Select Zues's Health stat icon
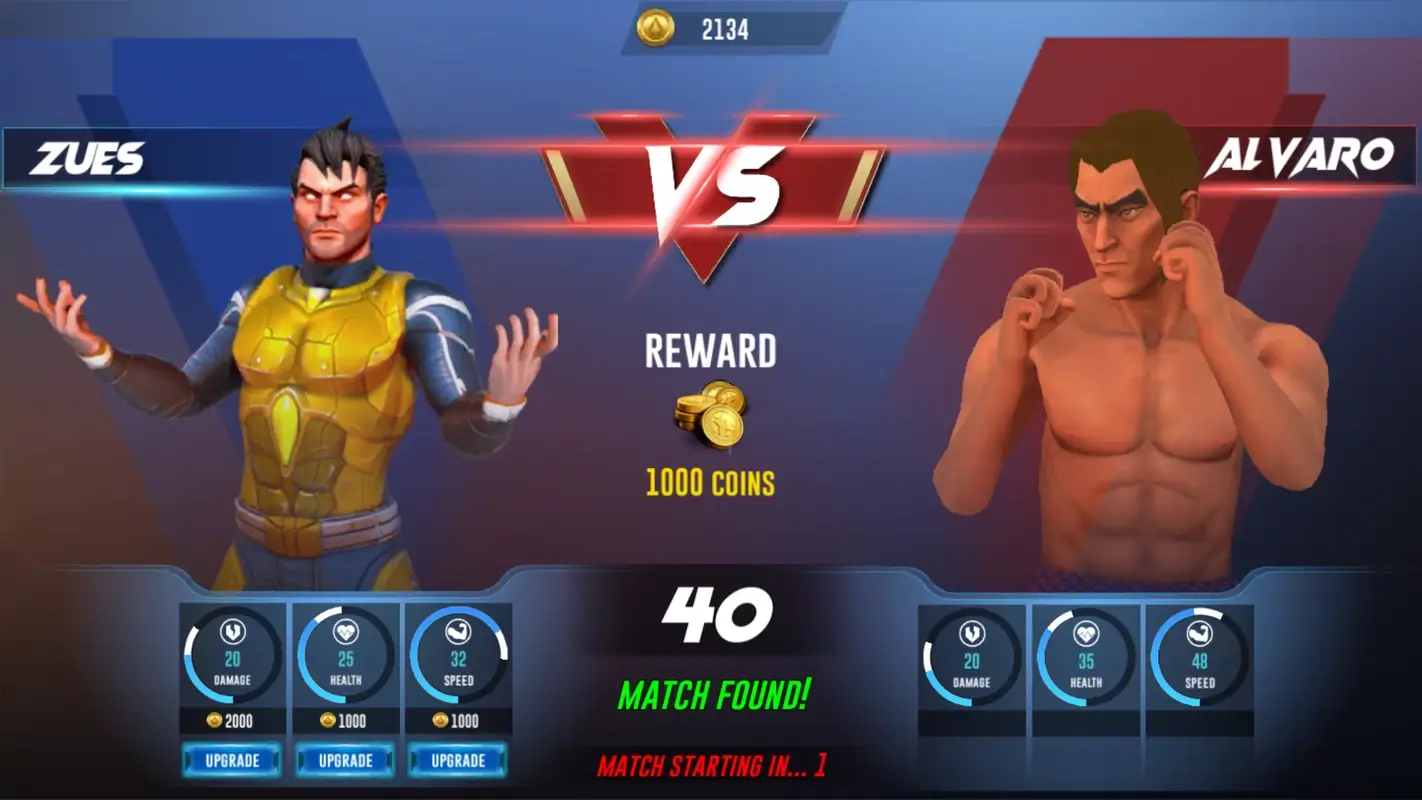 345,633
